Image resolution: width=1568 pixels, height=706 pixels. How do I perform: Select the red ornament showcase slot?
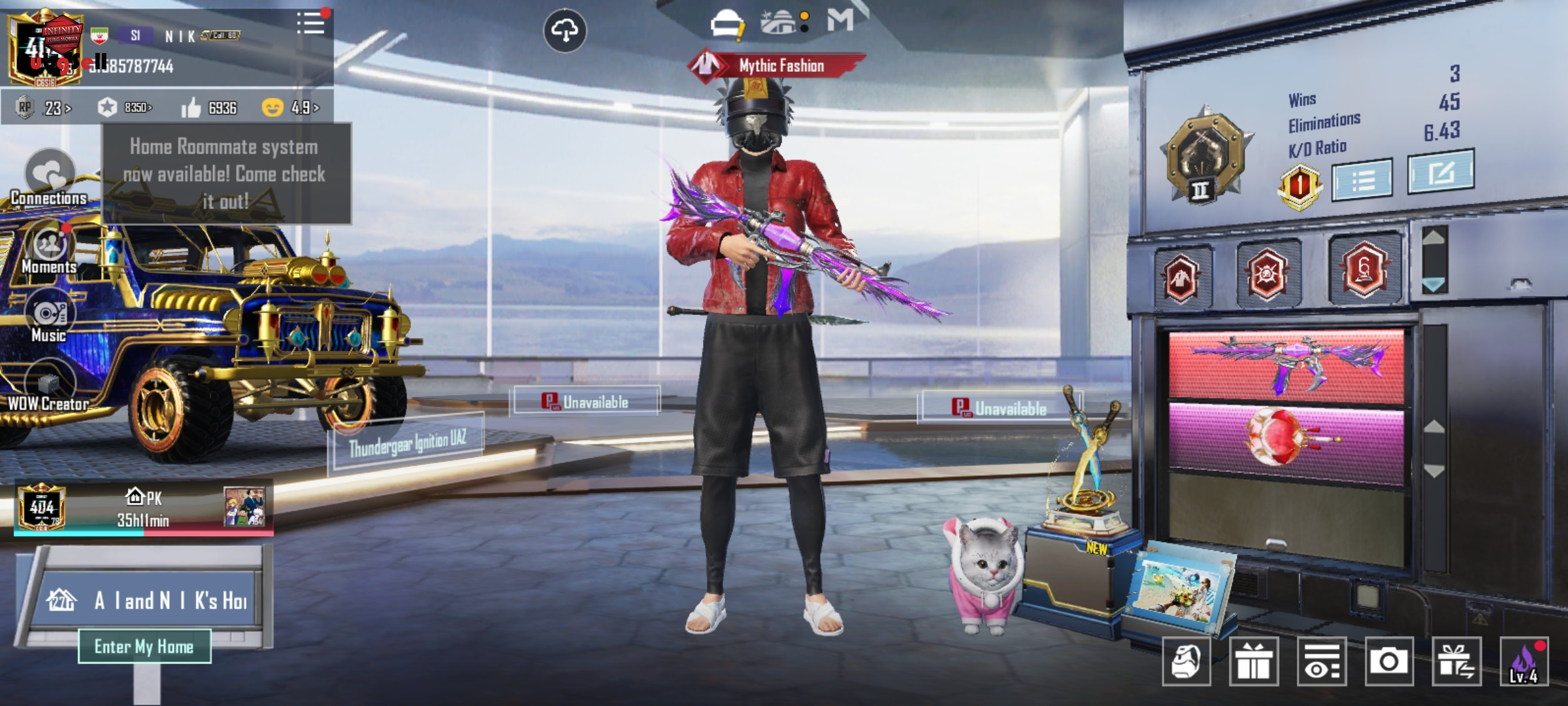[1286, 442]
